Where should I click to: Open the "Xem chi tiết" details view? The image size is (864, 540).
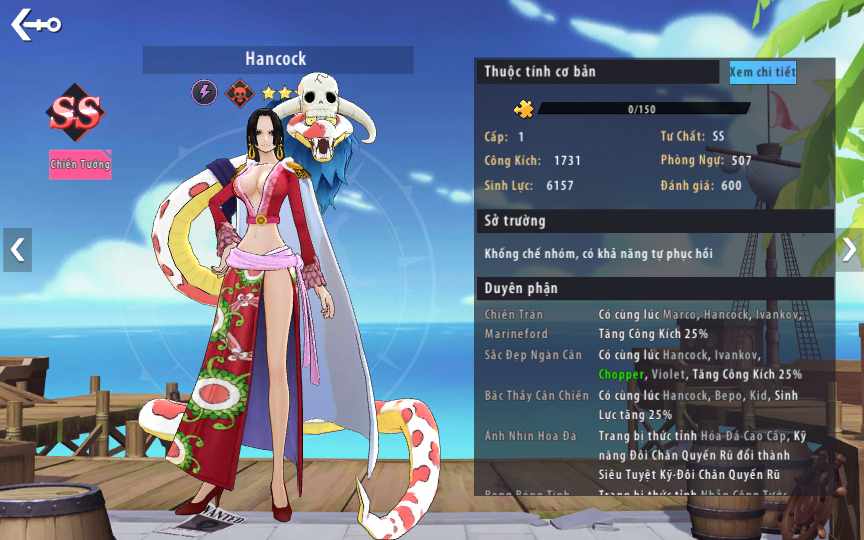(x=762, y=72)
